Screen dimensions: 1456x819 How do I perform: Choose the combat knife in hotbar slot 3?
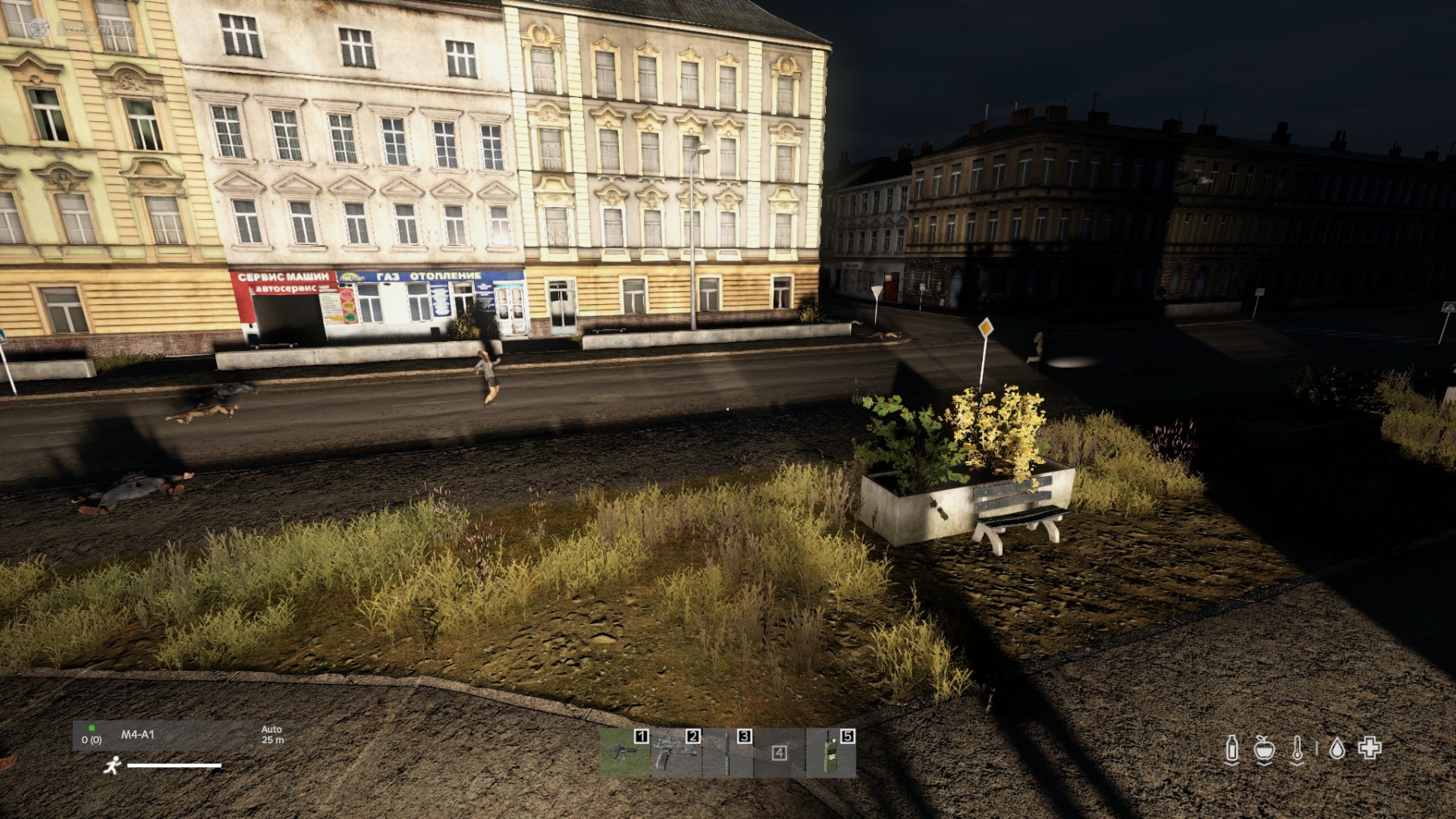tap(727, 753)
